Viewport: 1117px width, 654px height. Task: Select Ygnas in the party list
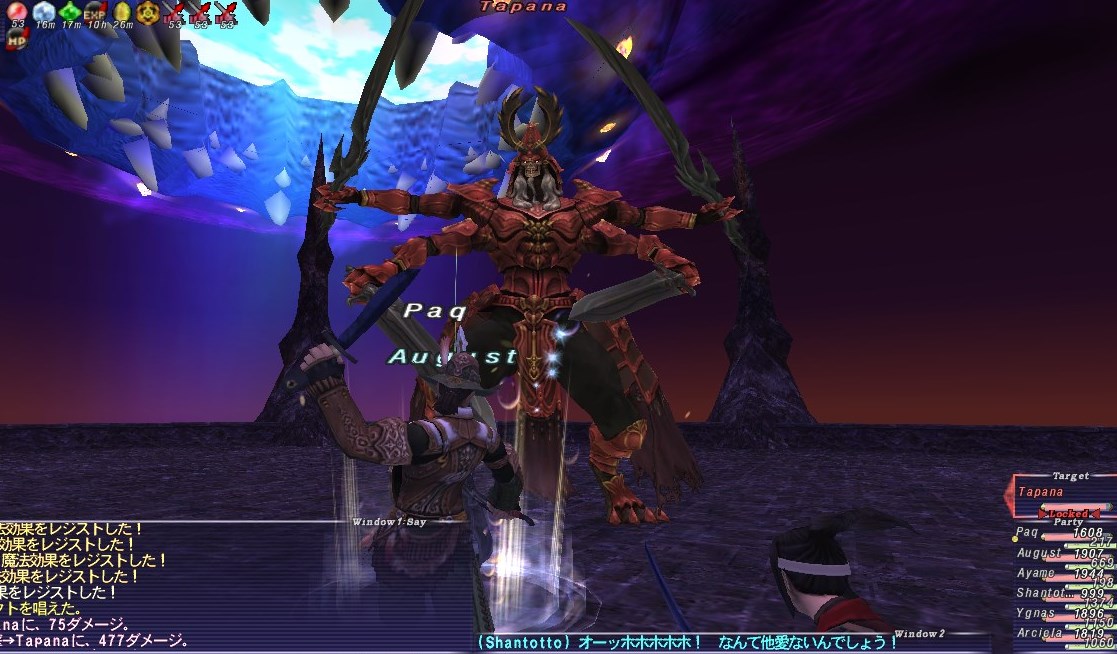1036,613
